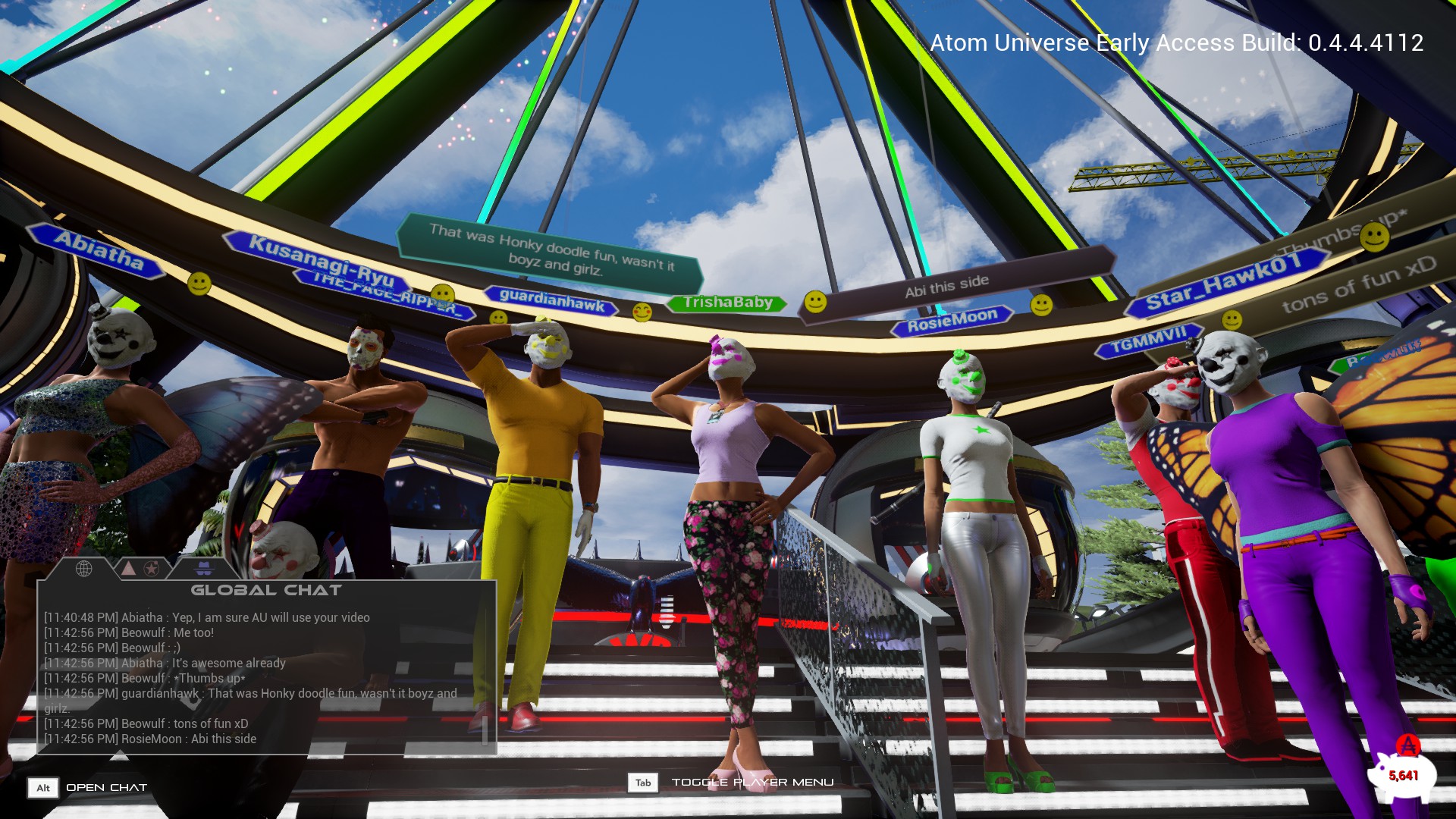
Task: Click the chat window scrollbar
Action: (x=485, y=730)
